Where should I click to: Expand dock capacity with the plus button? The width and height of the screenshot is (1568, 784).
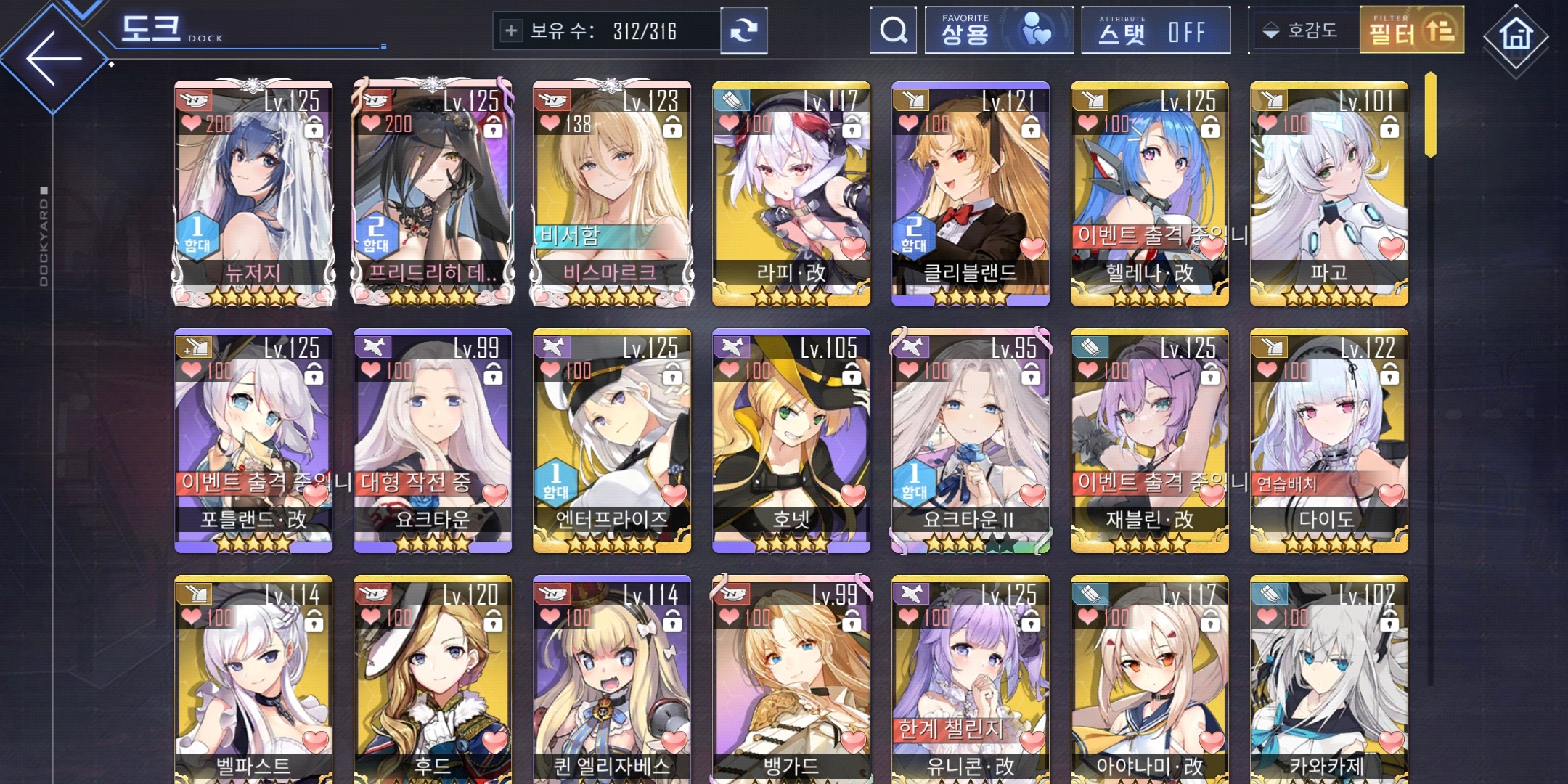(x=511, y=30)
